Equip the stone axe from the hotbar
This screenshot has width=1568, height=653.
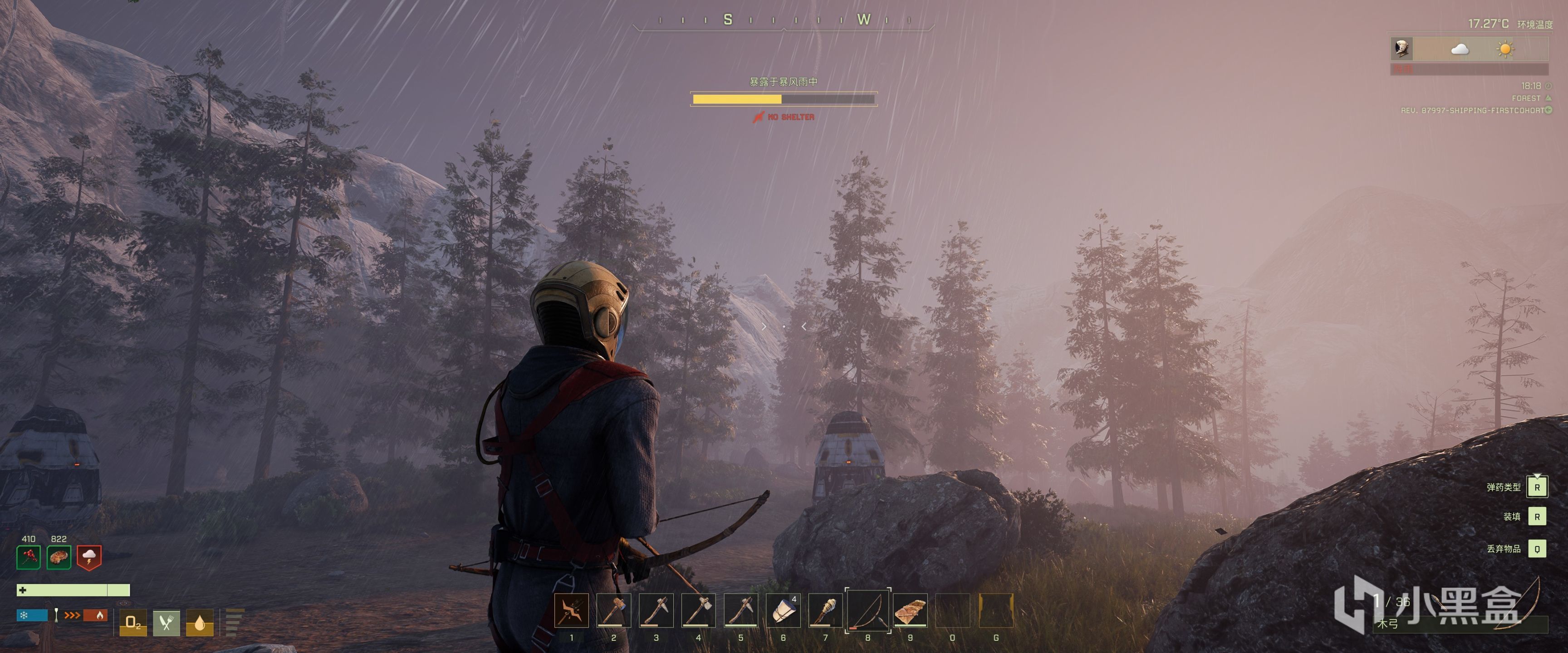tap(698, 610)
